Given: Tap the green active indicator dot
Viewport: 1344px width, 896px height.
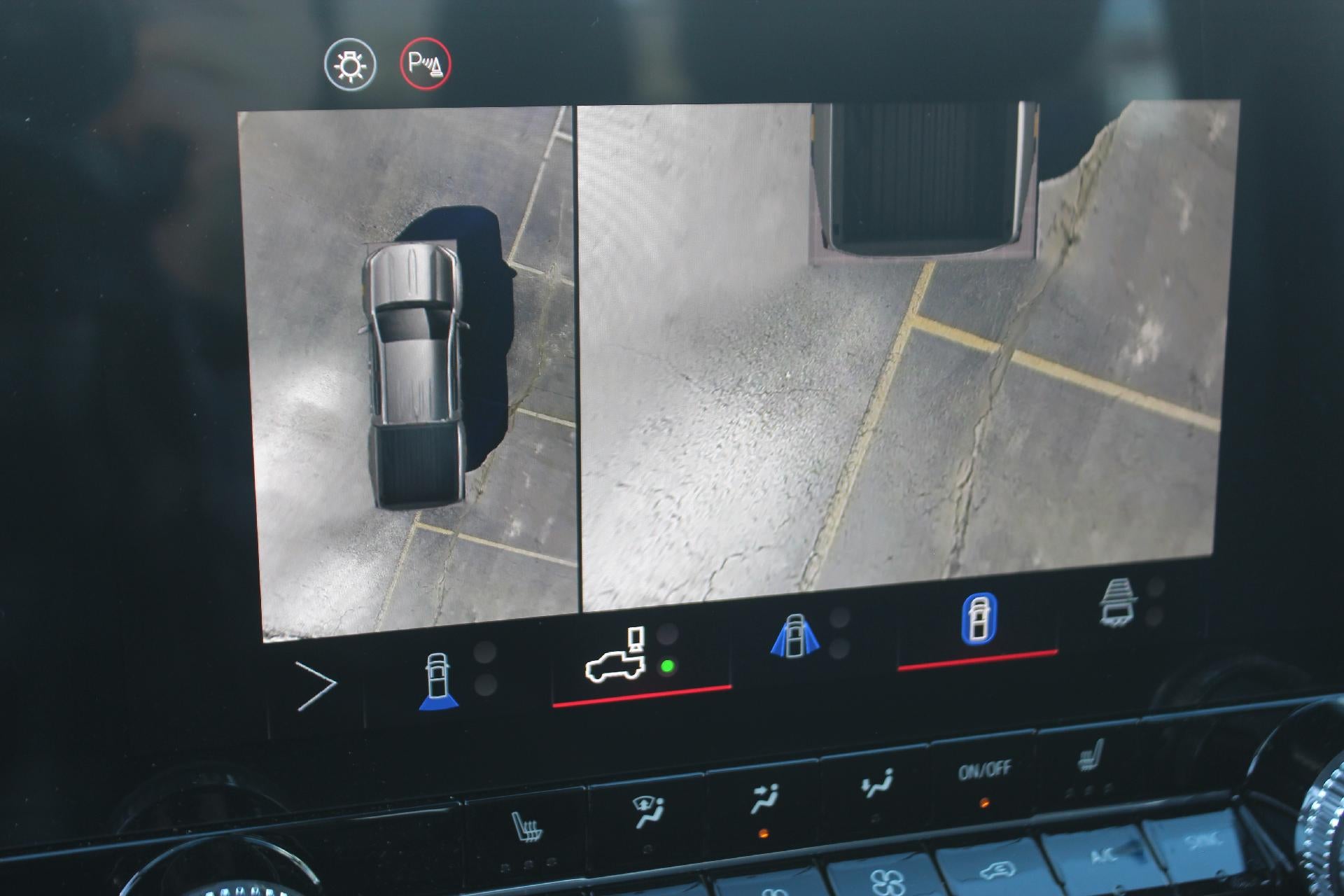Looking at the screenshot, I should click(667, 666).
